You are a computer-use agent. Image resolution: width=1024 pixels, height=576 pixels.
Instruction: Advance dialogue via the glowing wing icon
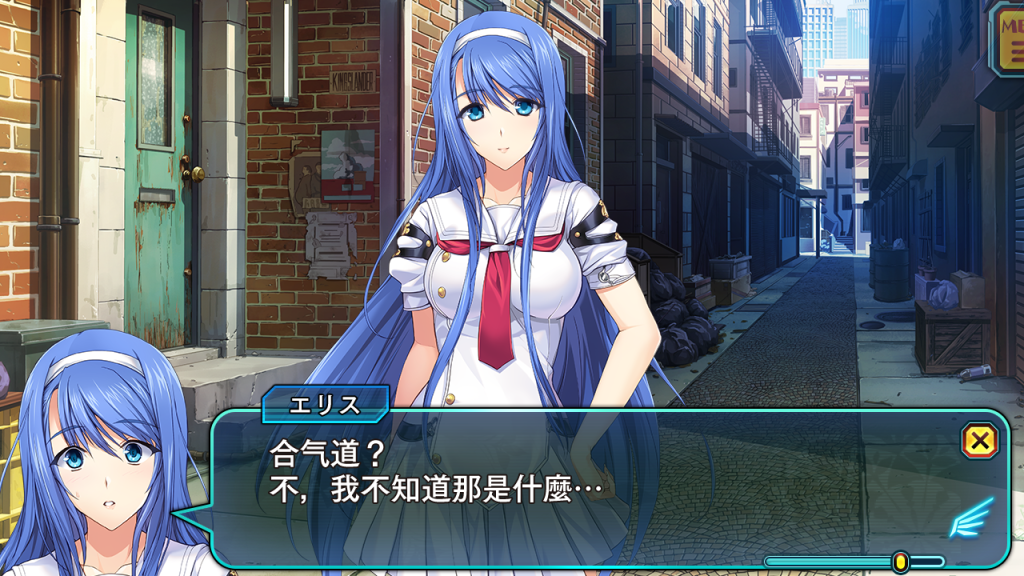[971, 518]
